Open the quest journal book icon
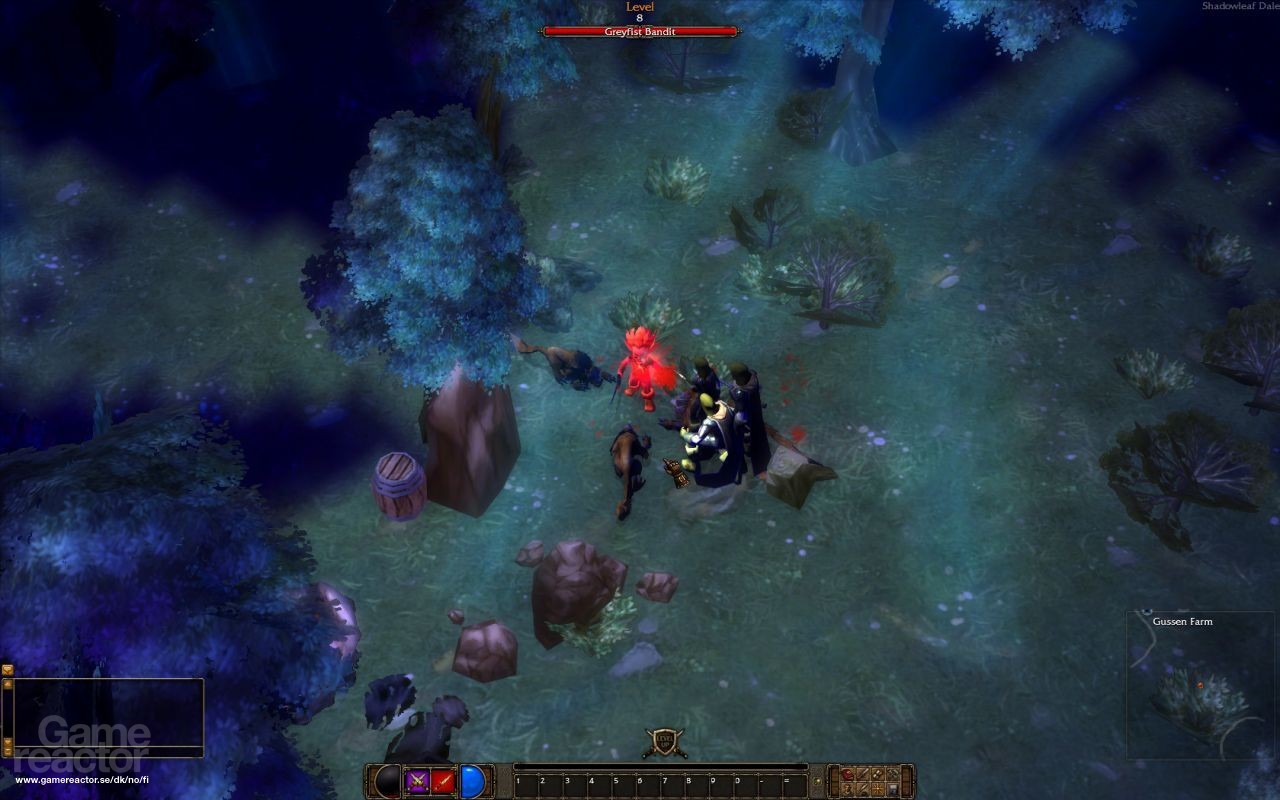The image size is (1280, 800). [x=891, y=789]
